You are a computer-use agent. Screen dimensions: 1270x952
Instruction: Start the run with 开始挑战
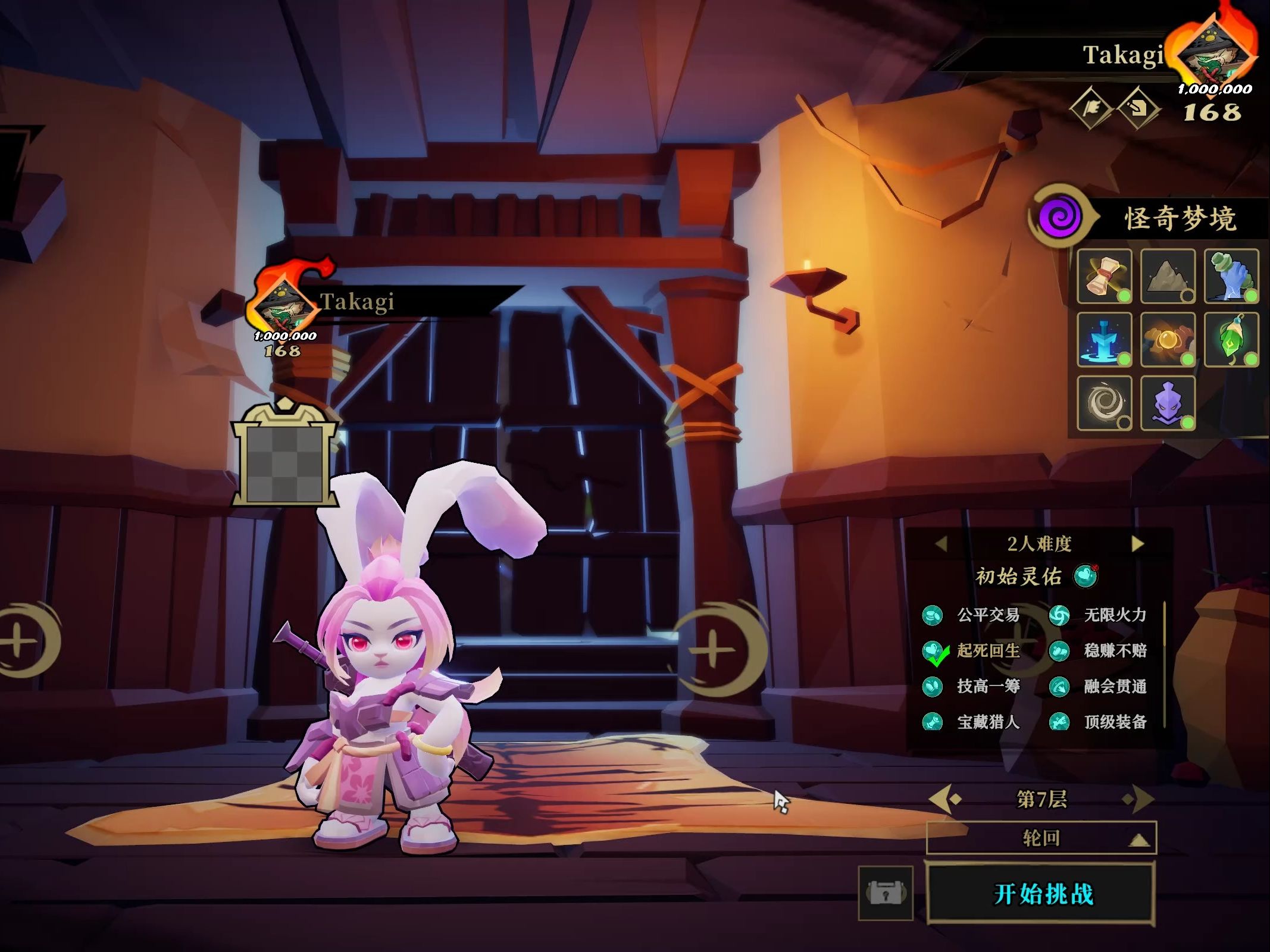click(x=1041, y=894)
